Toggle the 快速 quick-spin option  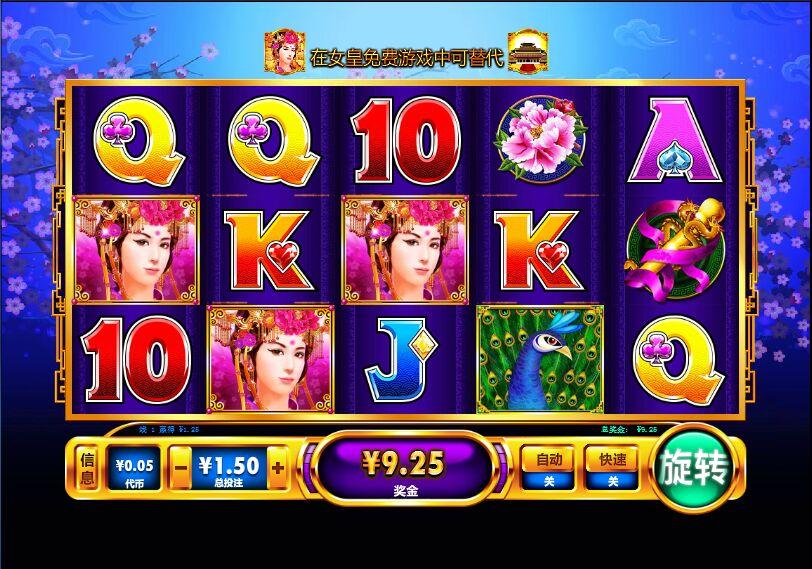tap(612, 468)
